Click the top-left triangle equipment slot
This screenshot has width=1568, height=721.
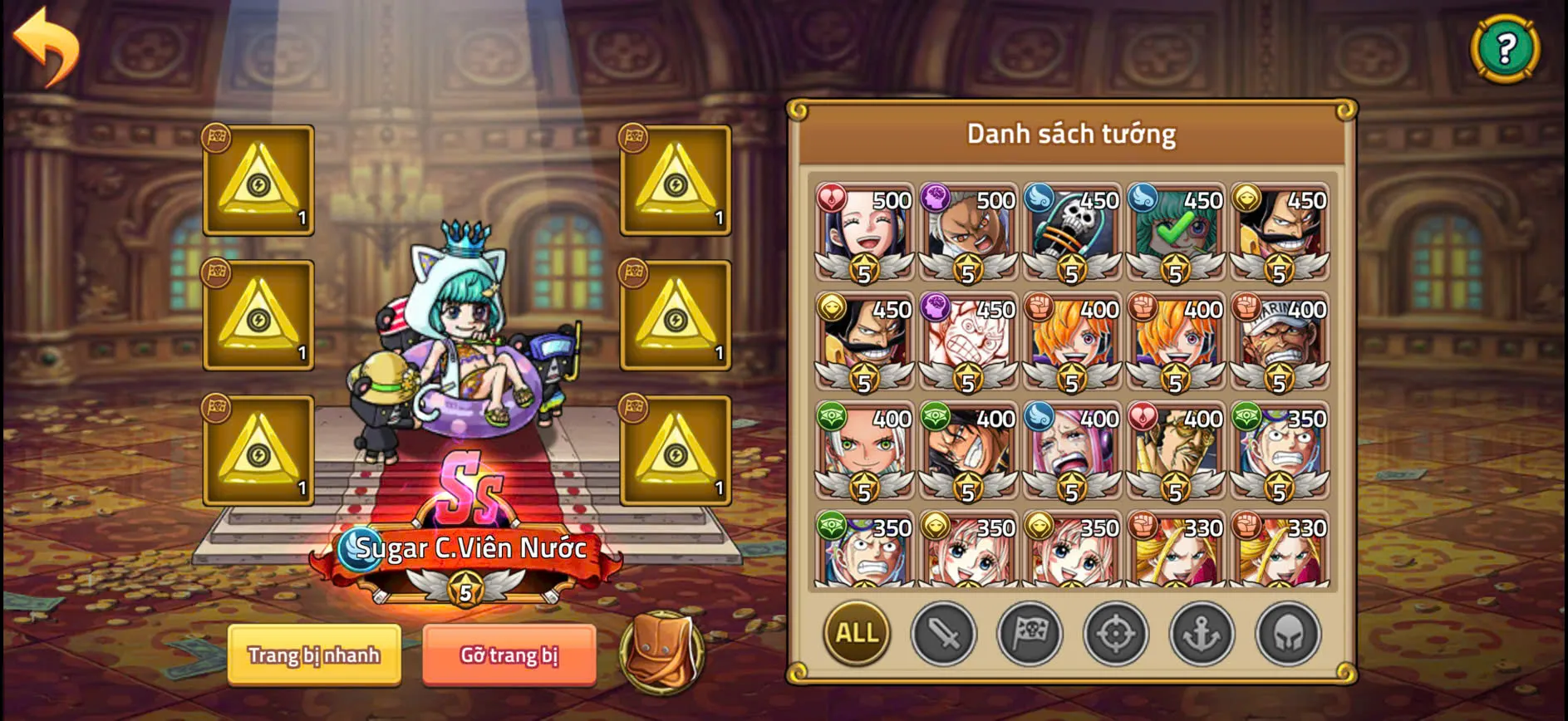pyautogui.click(x=258, y=179)
